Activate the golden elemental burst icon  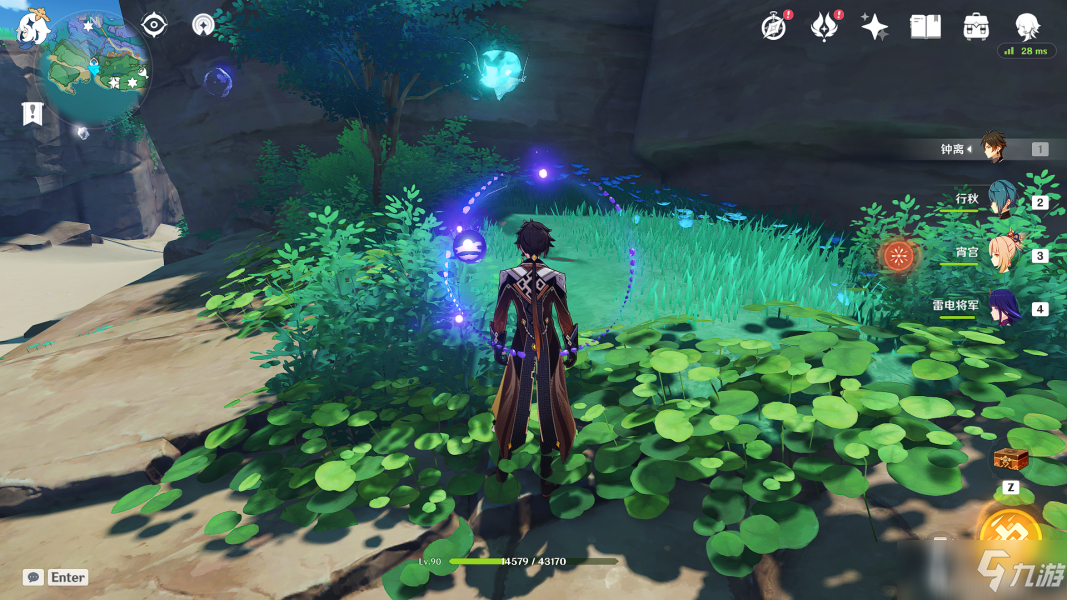1010,535
